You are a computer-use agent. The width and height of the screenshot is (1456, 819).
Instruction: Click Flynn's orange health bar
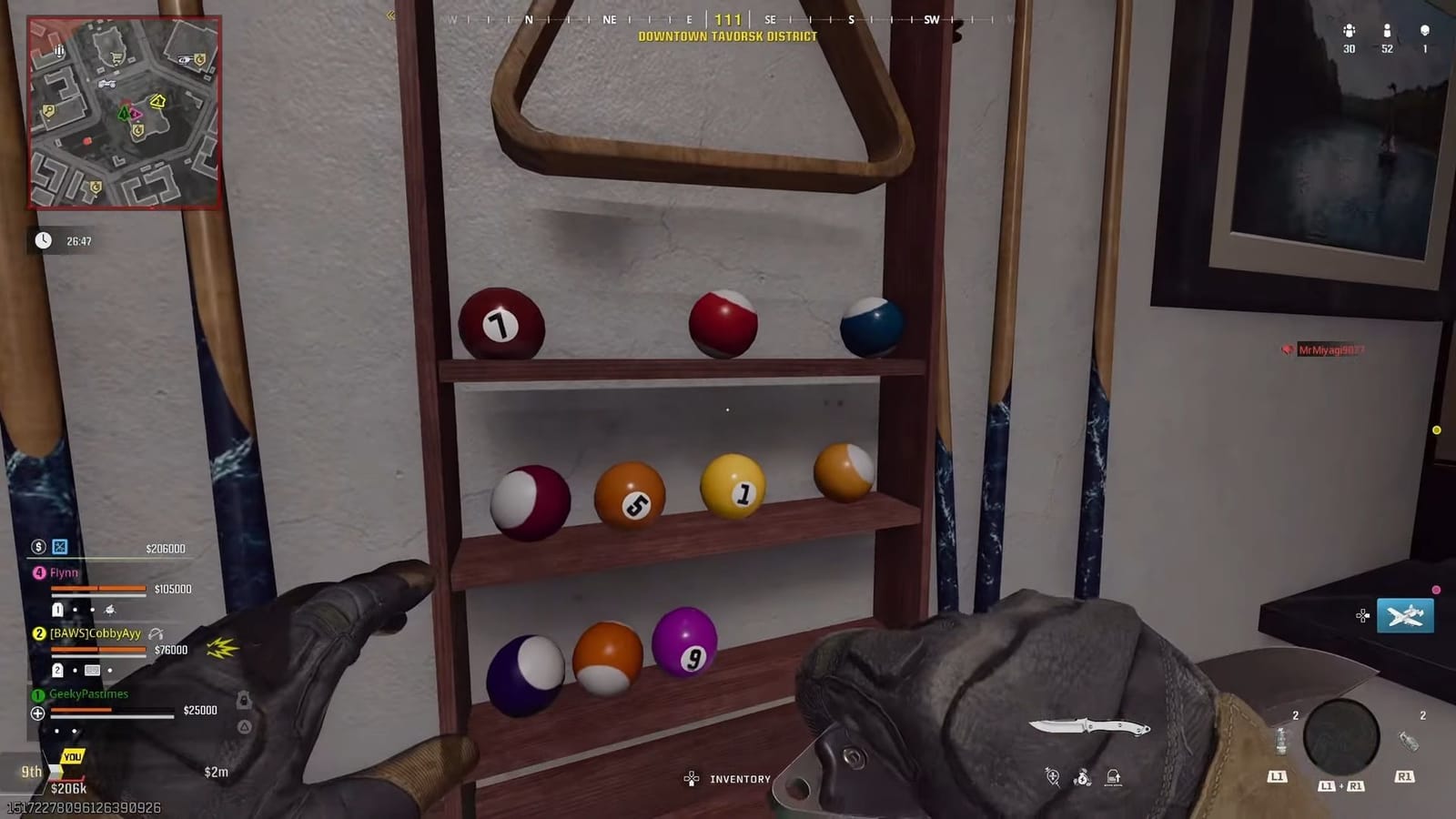pos(97,588)
